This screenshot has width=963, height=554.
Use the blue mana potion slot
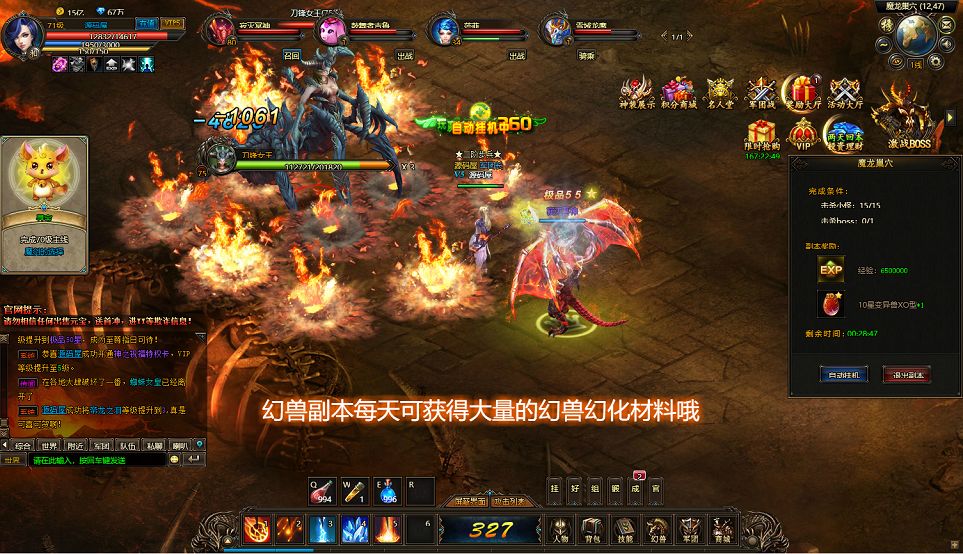pyautogui.click(x=388, y=490)
